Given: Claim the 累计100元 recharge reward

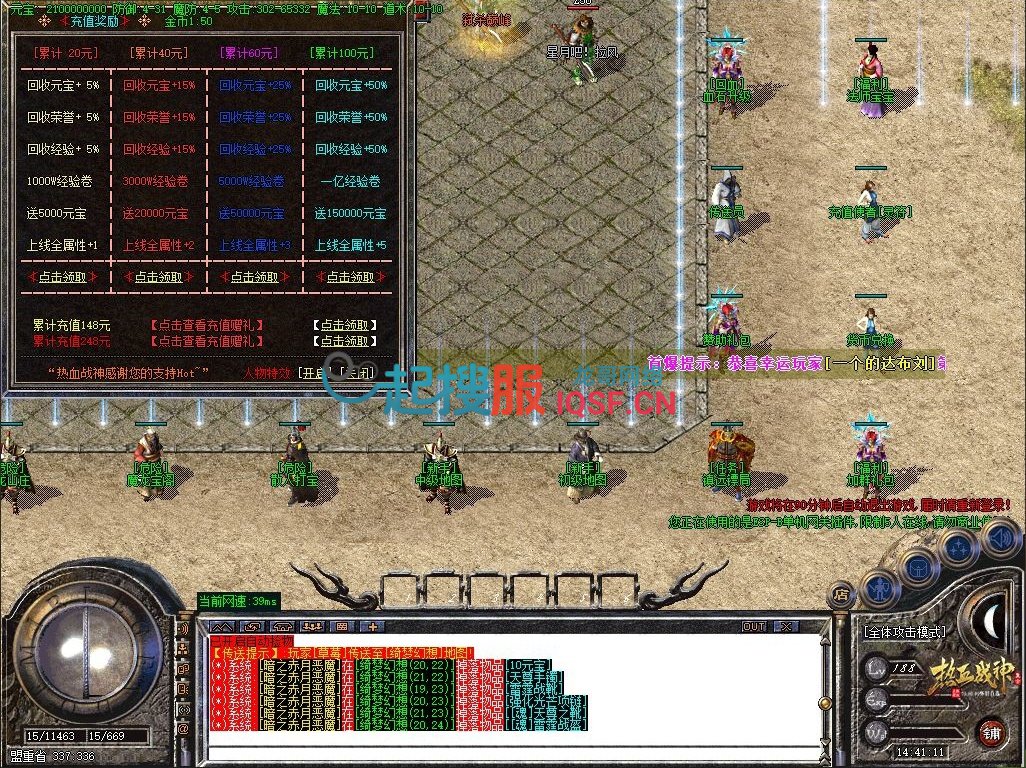Looking at the screenshot, I should coord(350,277).
